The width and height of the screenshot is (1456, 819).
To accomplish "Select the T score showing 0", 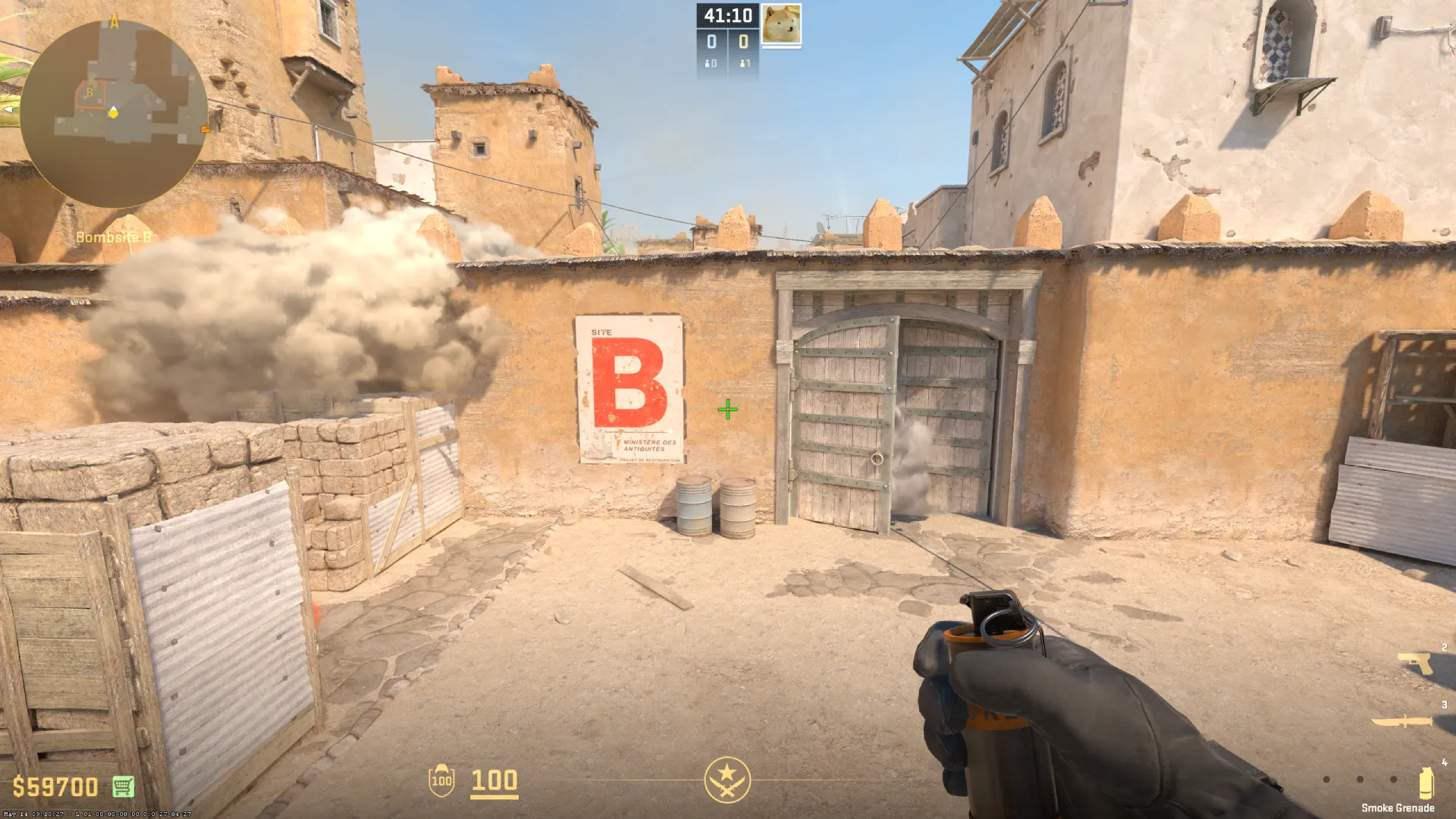I will [x=744, y=42].
